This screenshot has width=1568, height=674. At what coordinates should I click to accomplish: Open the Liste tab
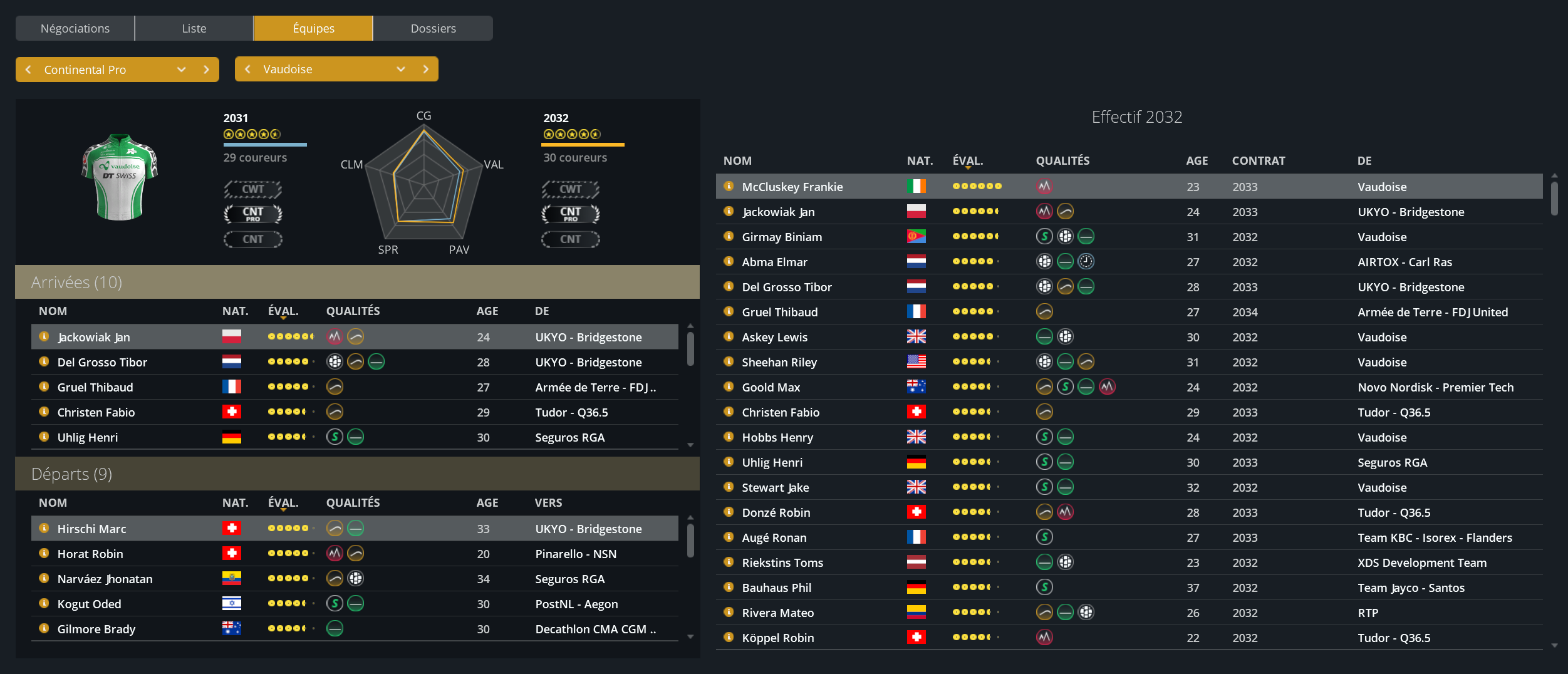(x=194, y=28)
